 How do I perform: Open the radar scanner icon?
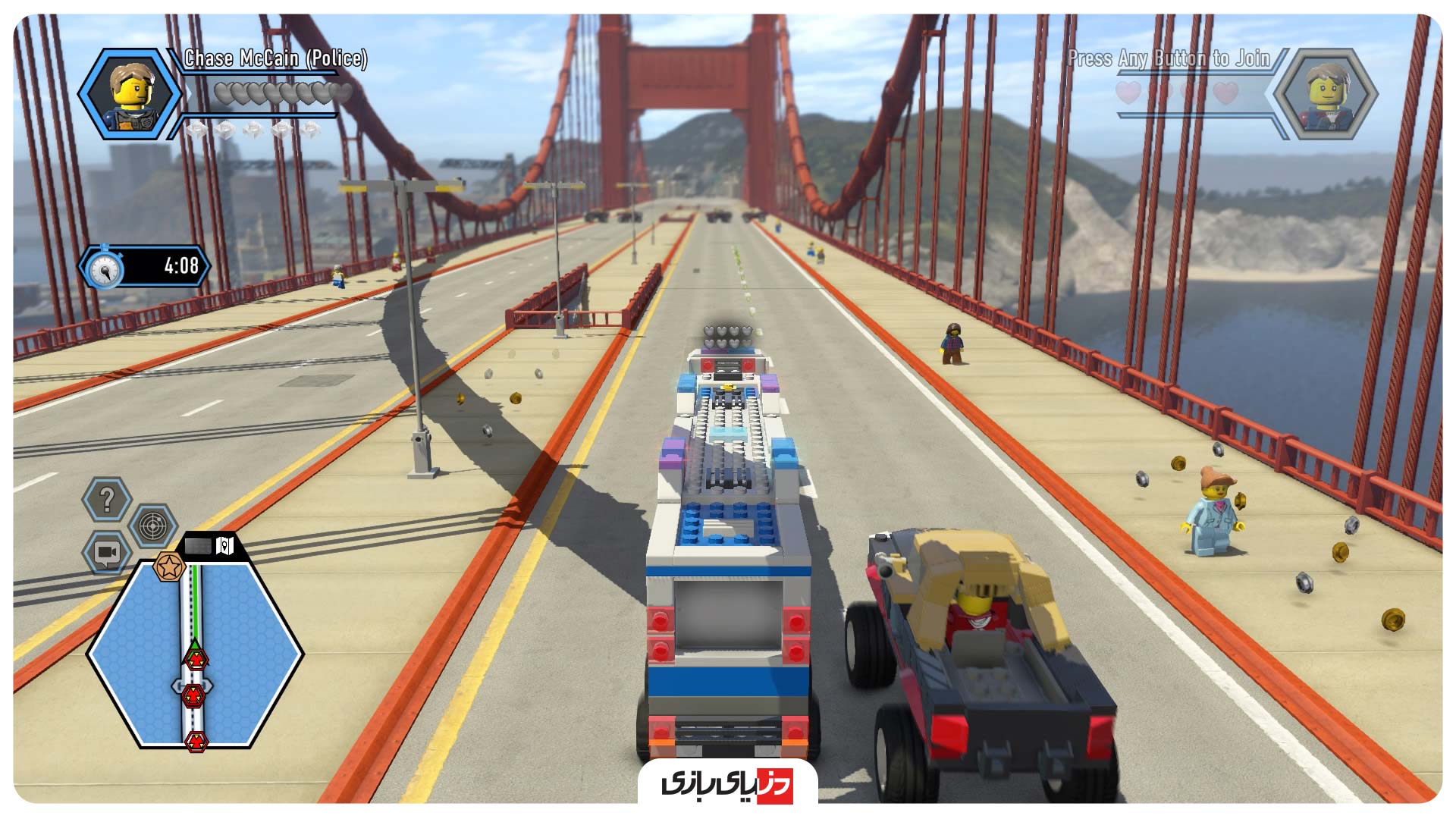[x=152, y=525]
